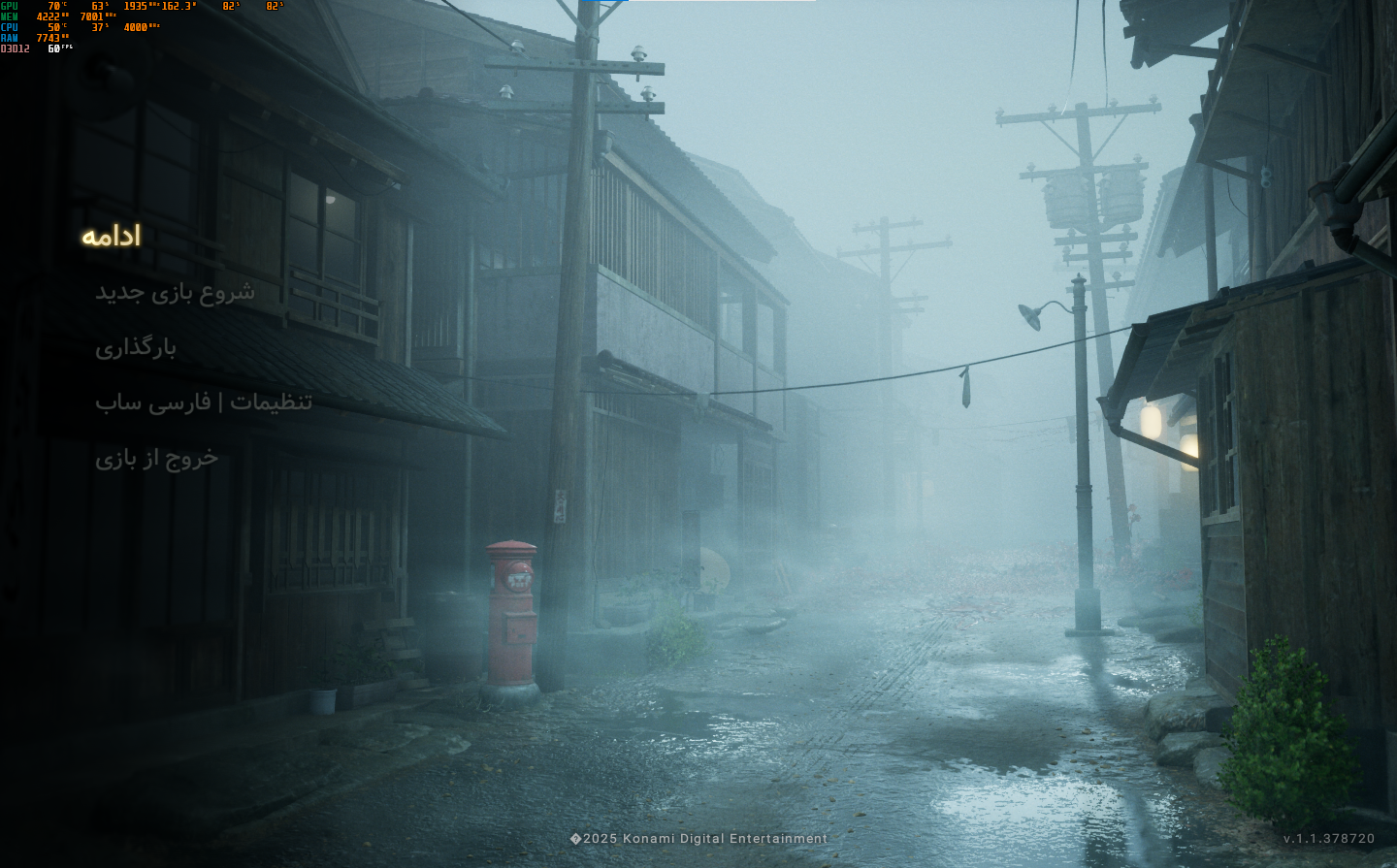Image resolution: width=1397 pixels, height=868 pixels.
Task: Click the 1935MHz GPU clock readout
Action: (136, 7)
